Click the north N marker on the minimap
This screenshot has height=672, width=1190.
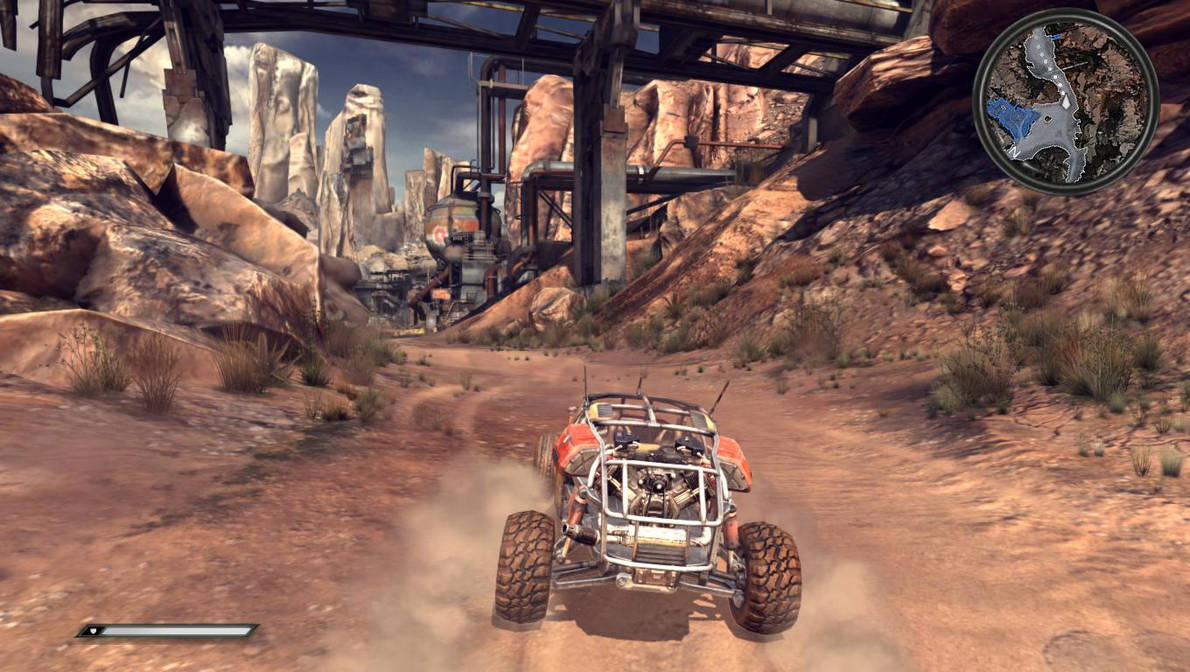(x=1014, y=153)
